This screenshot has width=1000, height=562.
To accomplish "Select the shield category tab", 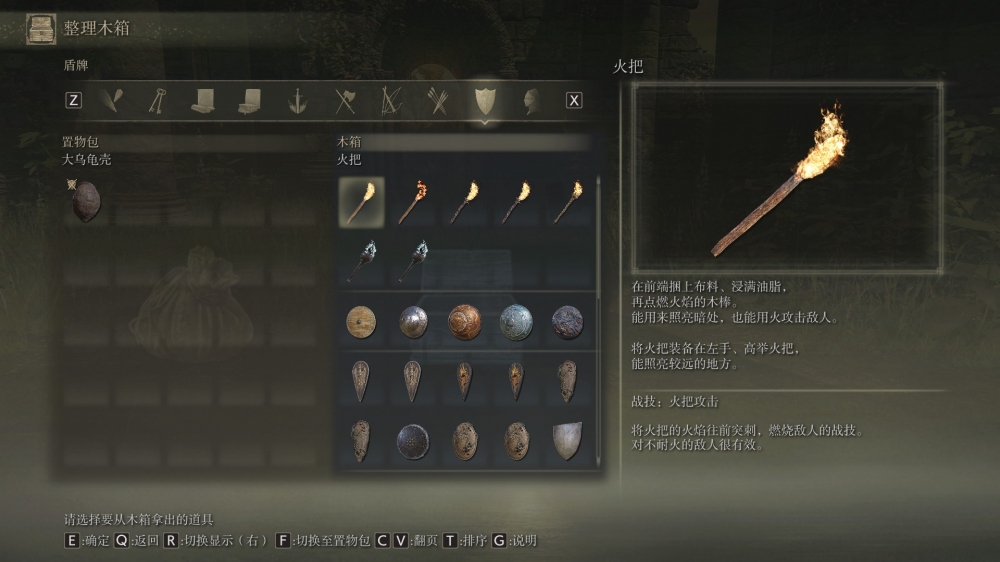I will [x=484, y=100].
